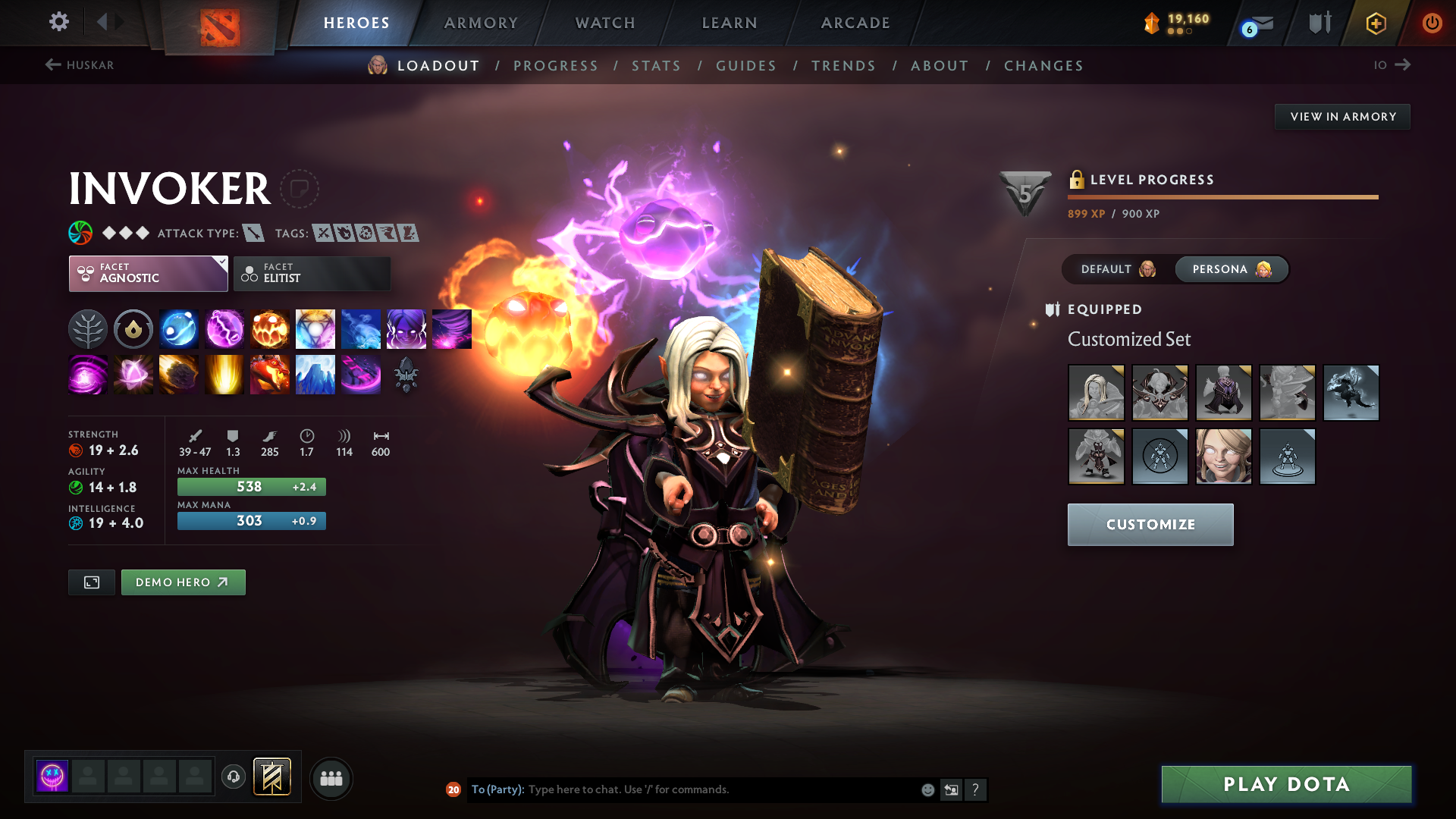The height and width of the screenshot is (819, 1456).
Task: Select the Quas ability icon
Action: pyautogui.click(x=179, y=329)
